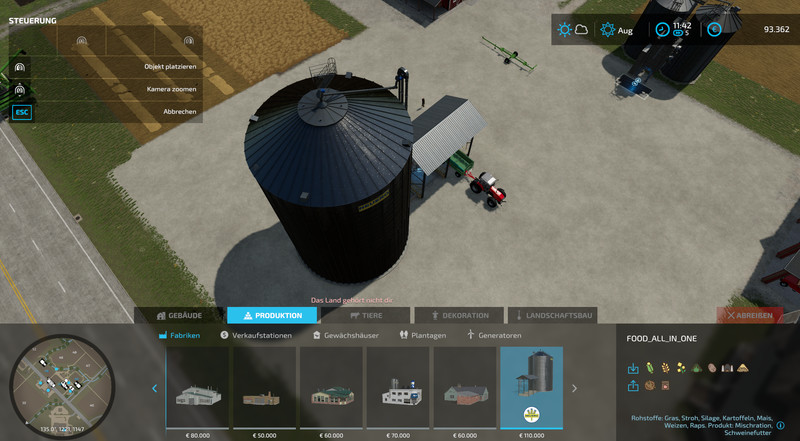This screenshot has height=441, width=800.
Task: Click the Abreißen demolish button
Action: [750, 315]
